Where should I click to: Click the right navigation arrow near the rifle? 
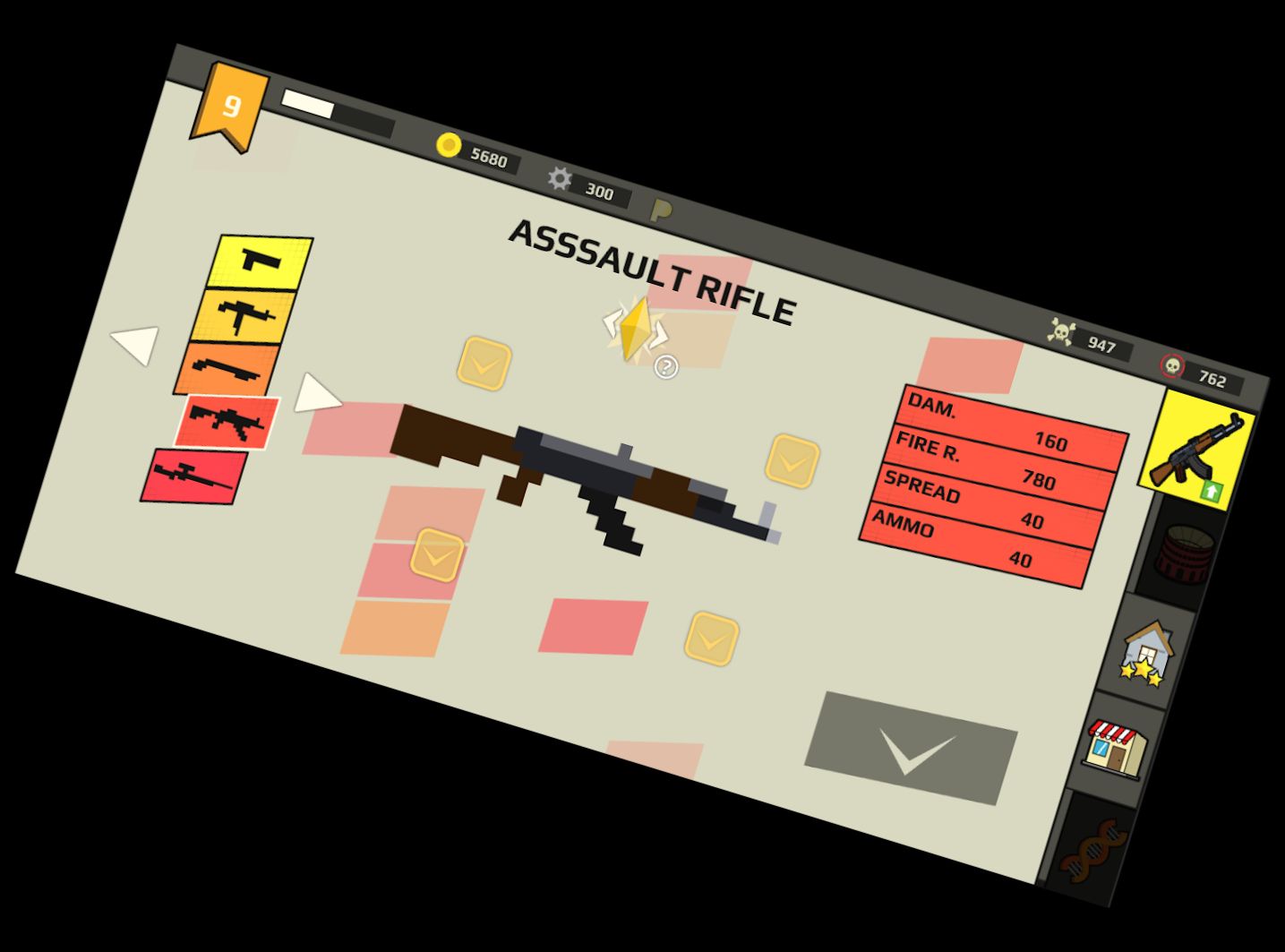(316, 394)
